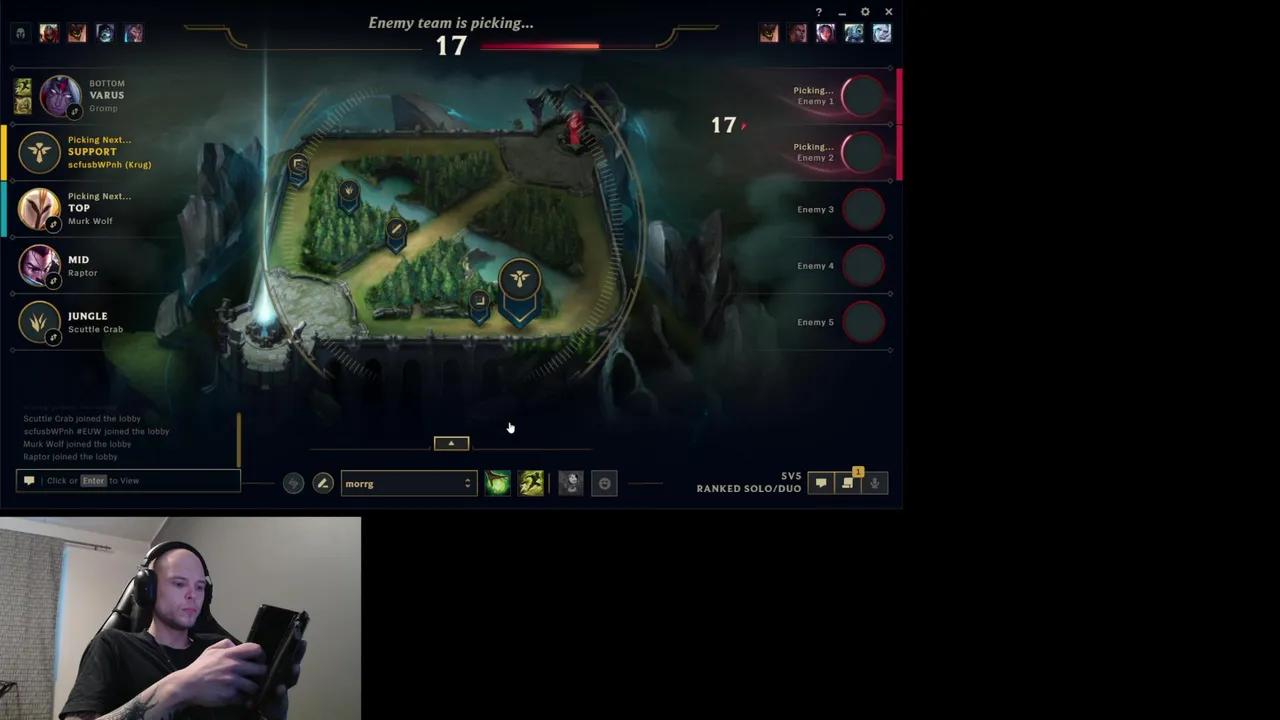
Task: Collapse the panel using the small up arrow
Action: (450, 442)
